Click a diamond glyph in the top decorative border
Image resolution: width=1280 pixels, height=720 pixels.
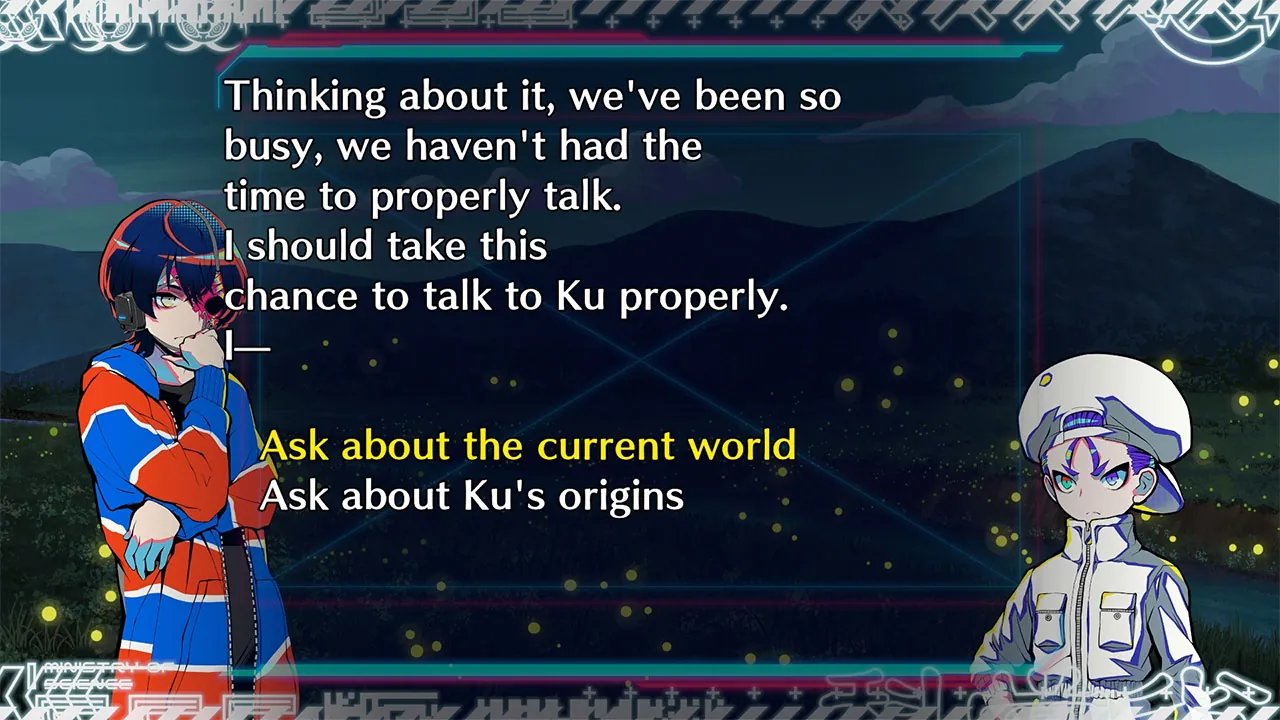(x=856, y=21)
